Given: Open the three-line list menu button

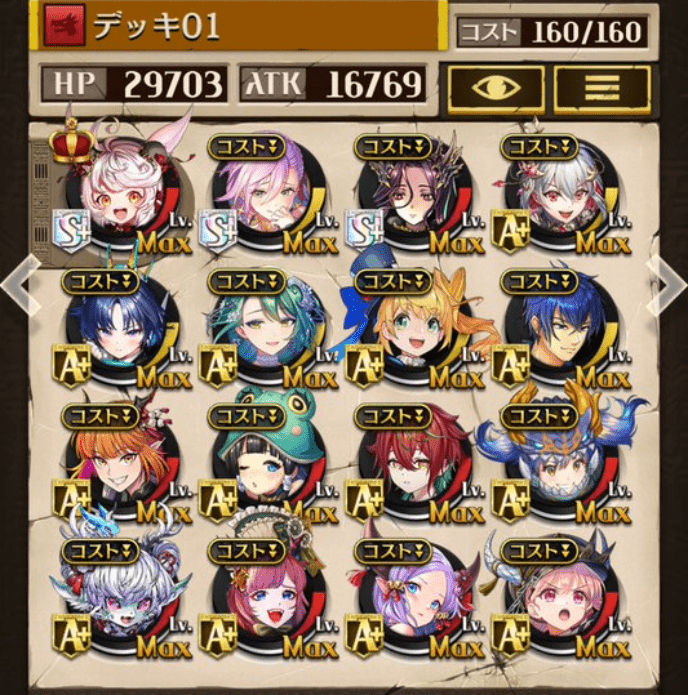Looking at the screenshot, I should pos(602,89).
